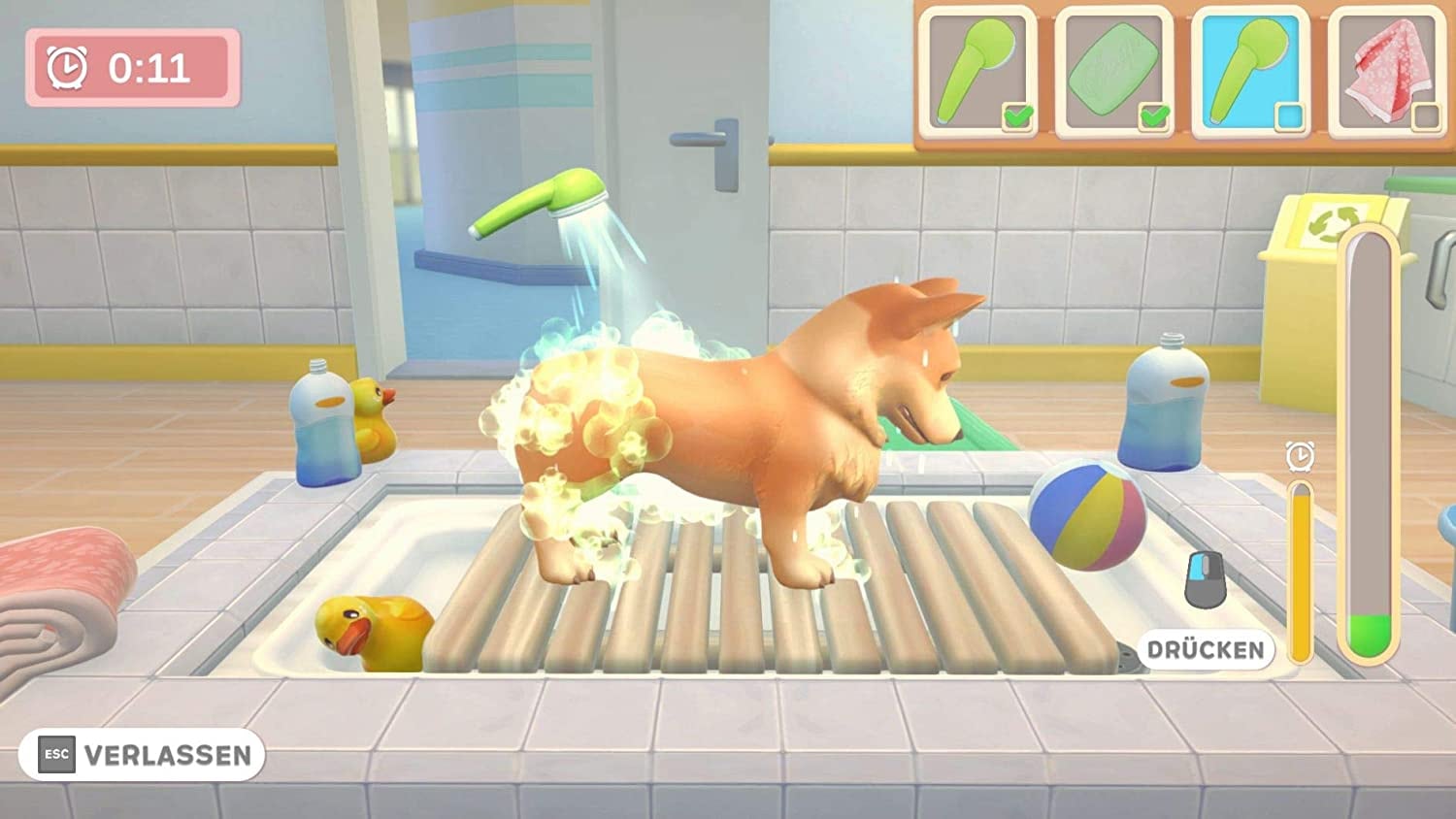Screen dimensions: 1456x819
Task: Uncheck the green tick on the soap slot
Action: [1153, 115]
